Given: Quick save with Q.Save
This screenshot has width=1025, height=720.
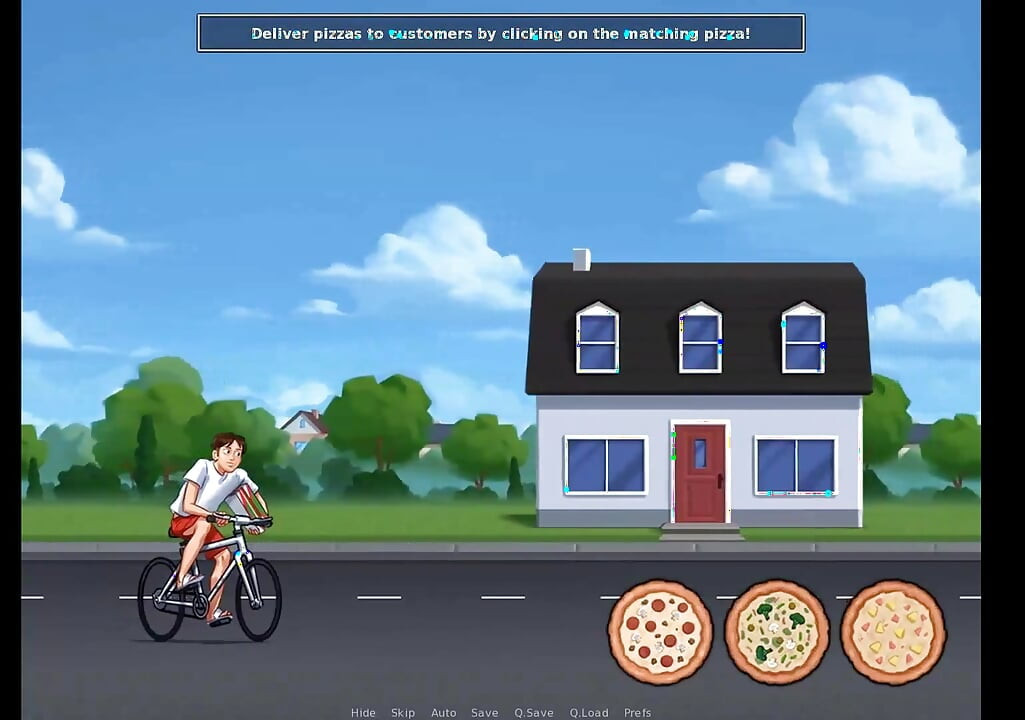Looking at the screenshot, I should click(534, 713).
